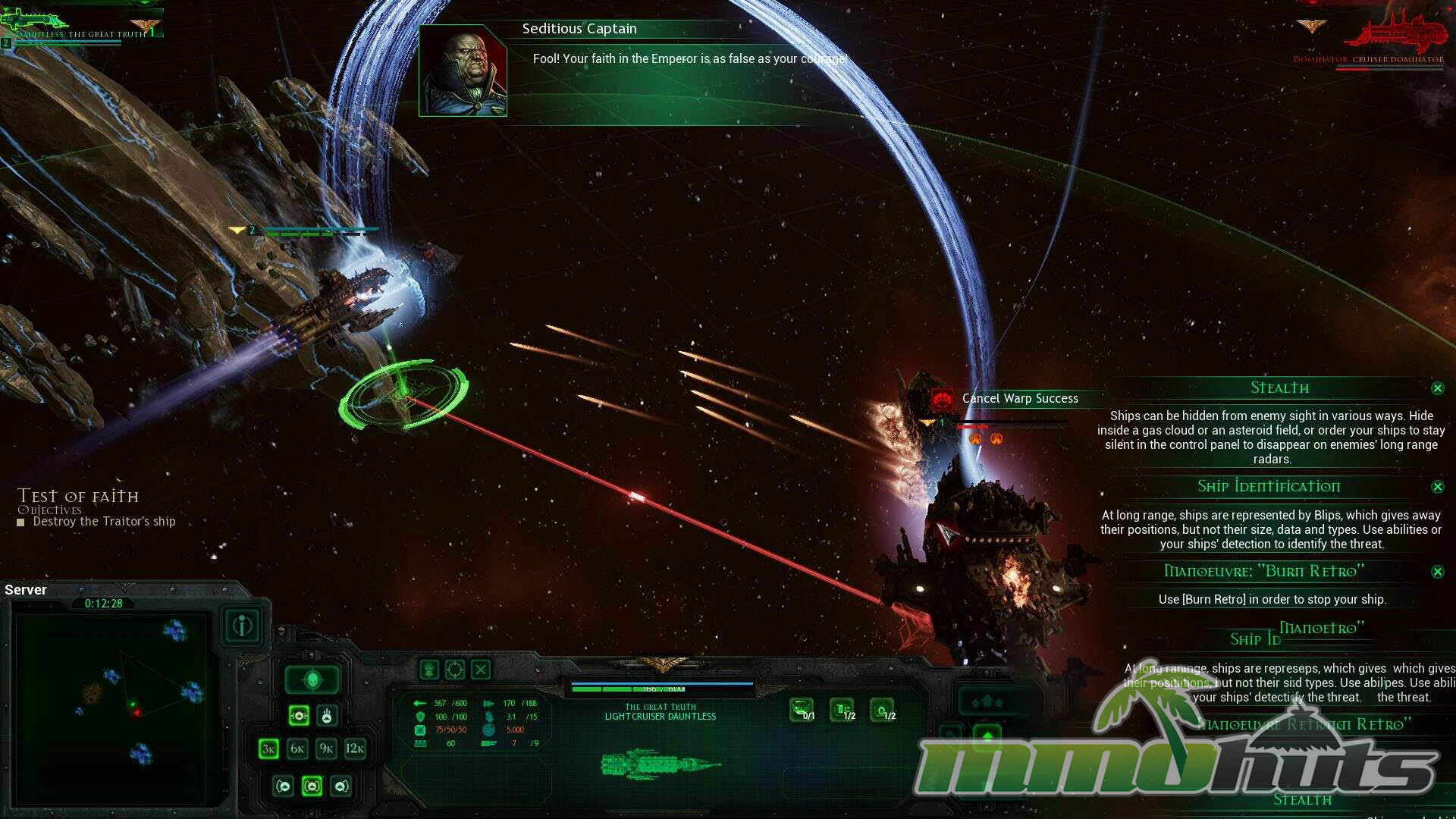
Task: Set engagement range to 6K
Action: pyautogui.click(x=297, y=749)
